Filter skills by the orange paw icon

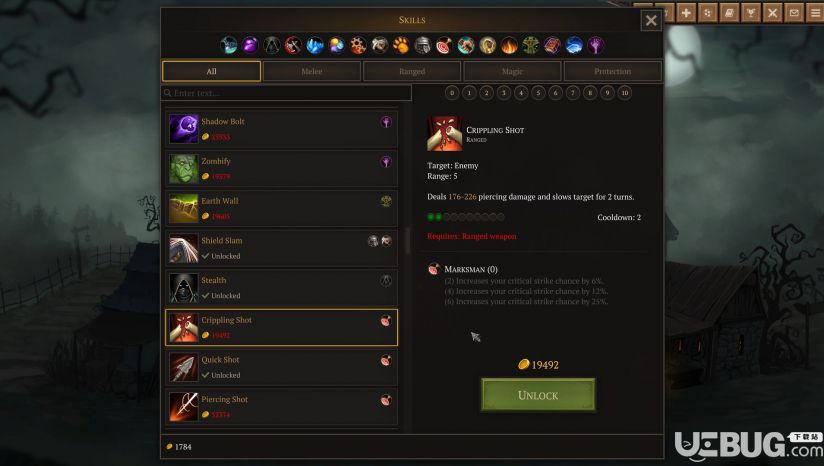(401, 45)
